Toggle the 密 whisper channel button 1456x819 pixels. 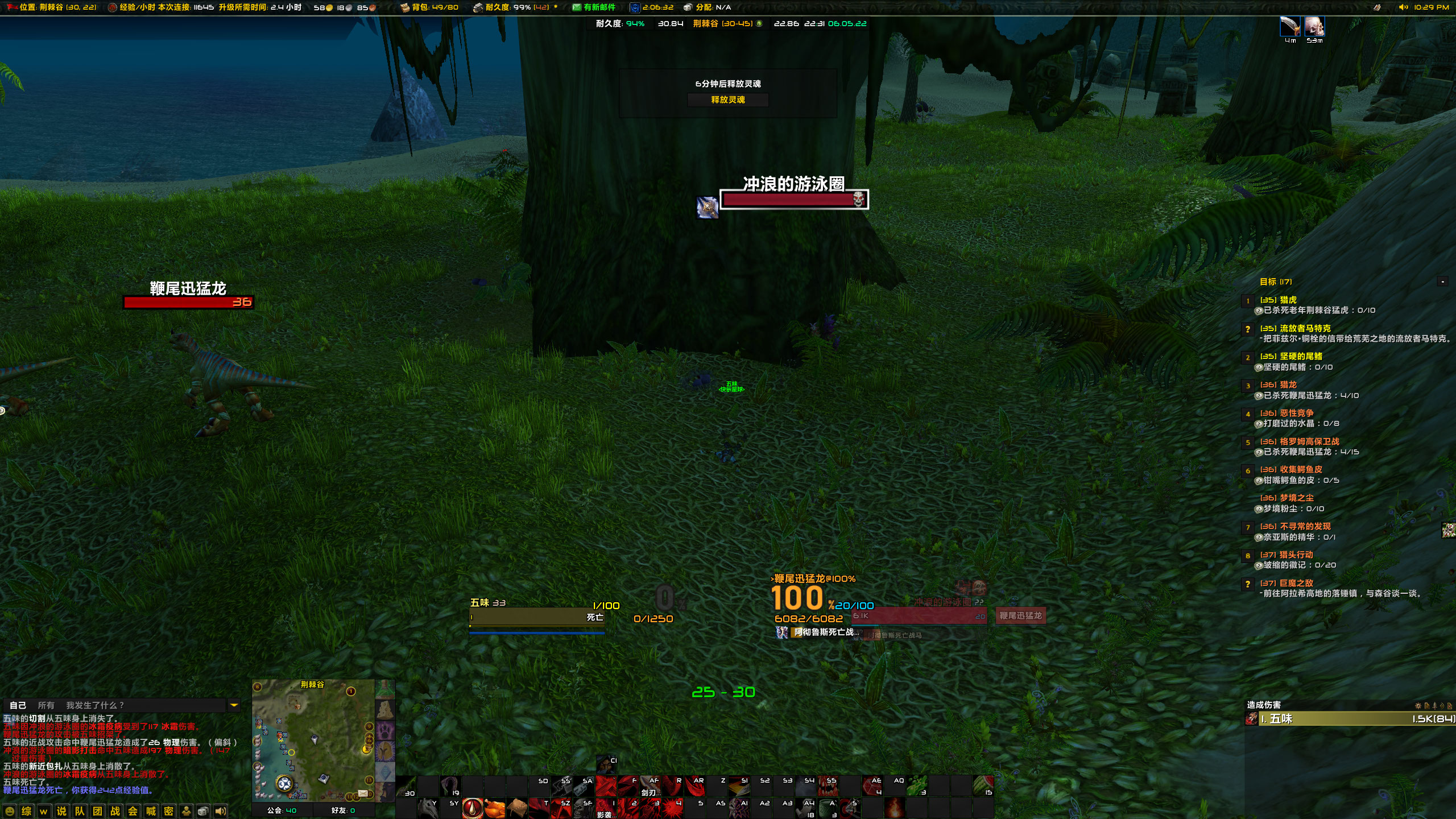click(168, 812)
